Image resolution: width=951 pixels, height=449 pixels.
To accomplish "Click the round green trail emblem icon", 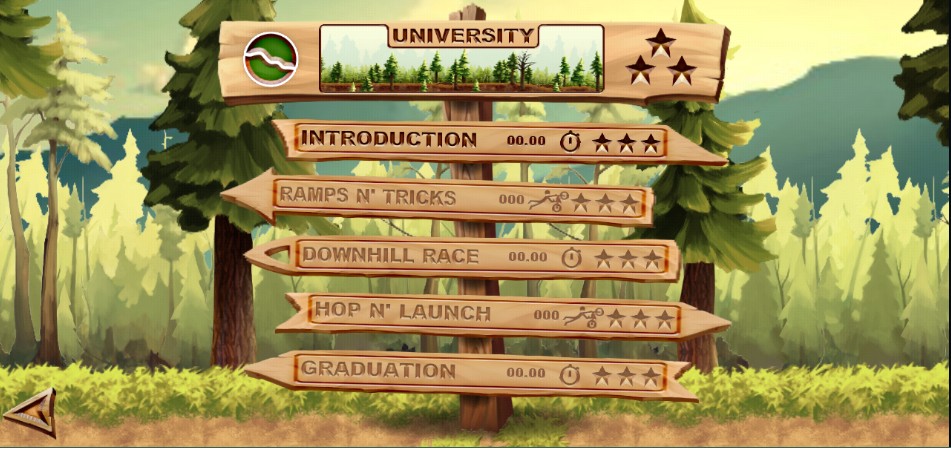I will (270, 59).
